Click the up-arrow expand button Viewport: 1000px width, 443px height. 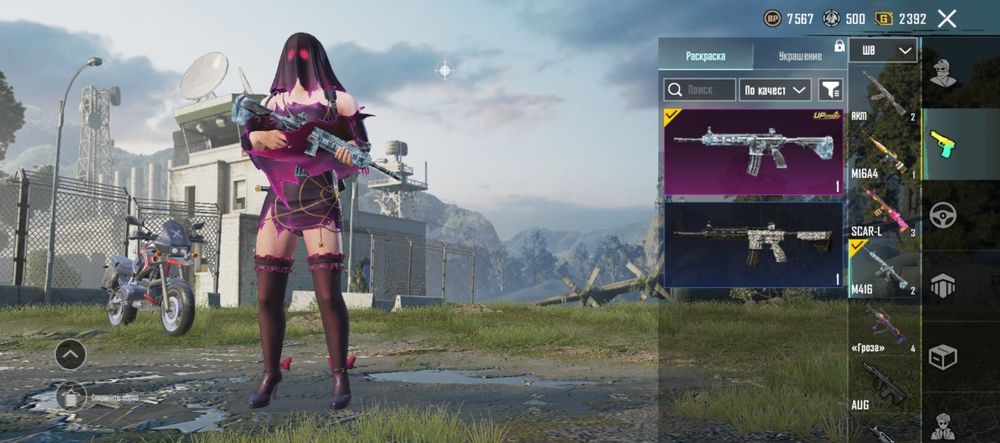[x=70, y=354]
